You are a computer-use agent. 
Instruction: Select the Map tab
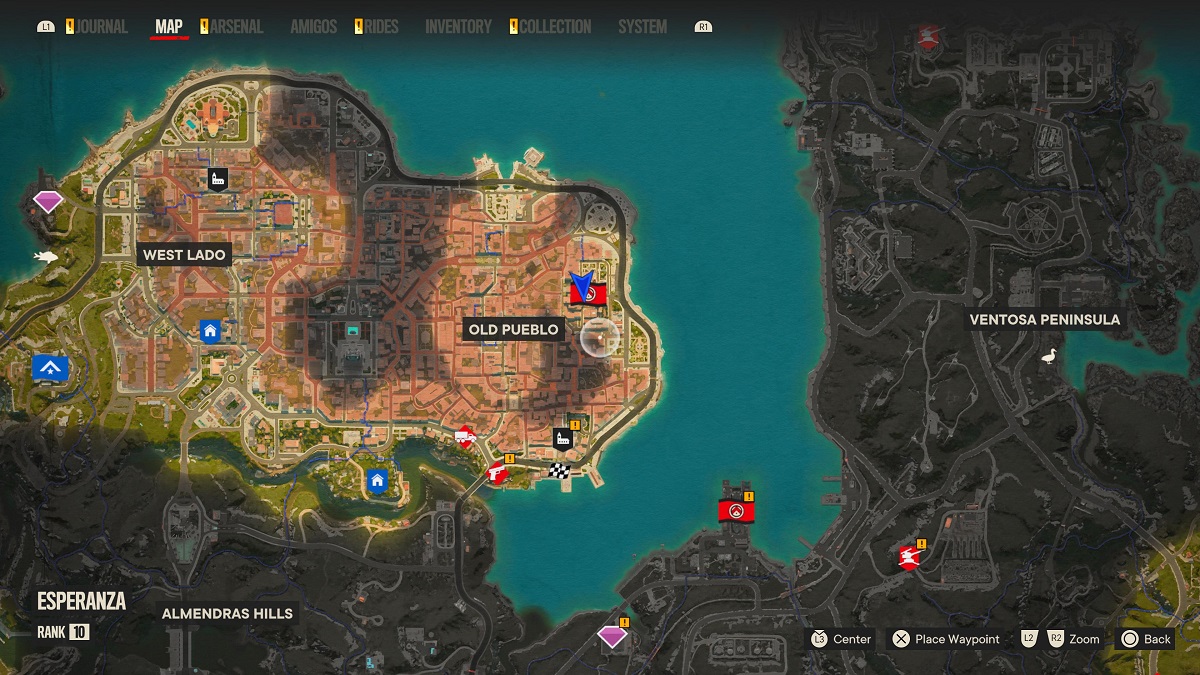click(x=169, y=27)
